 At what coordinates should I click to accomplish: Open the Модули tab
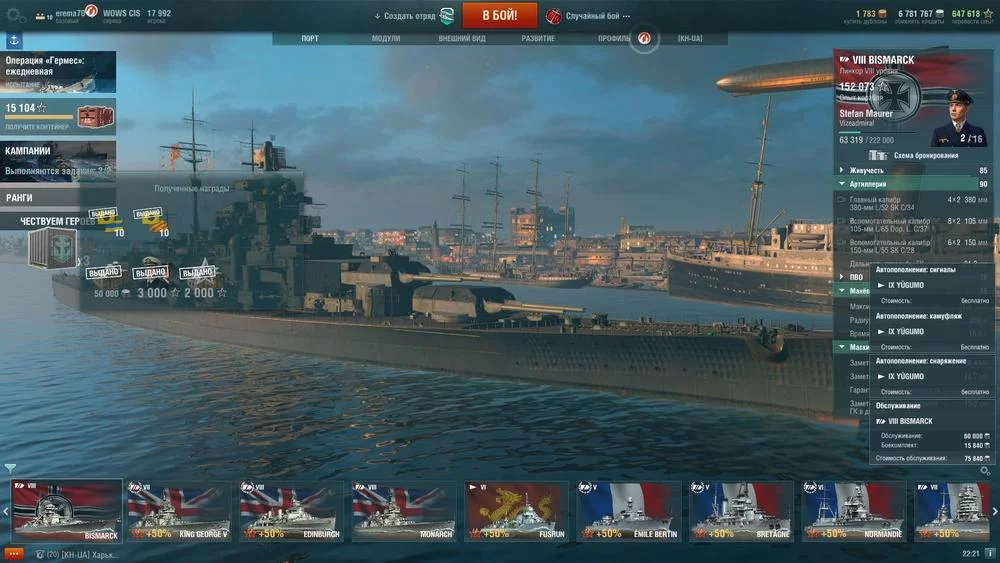tap(386, 39)
